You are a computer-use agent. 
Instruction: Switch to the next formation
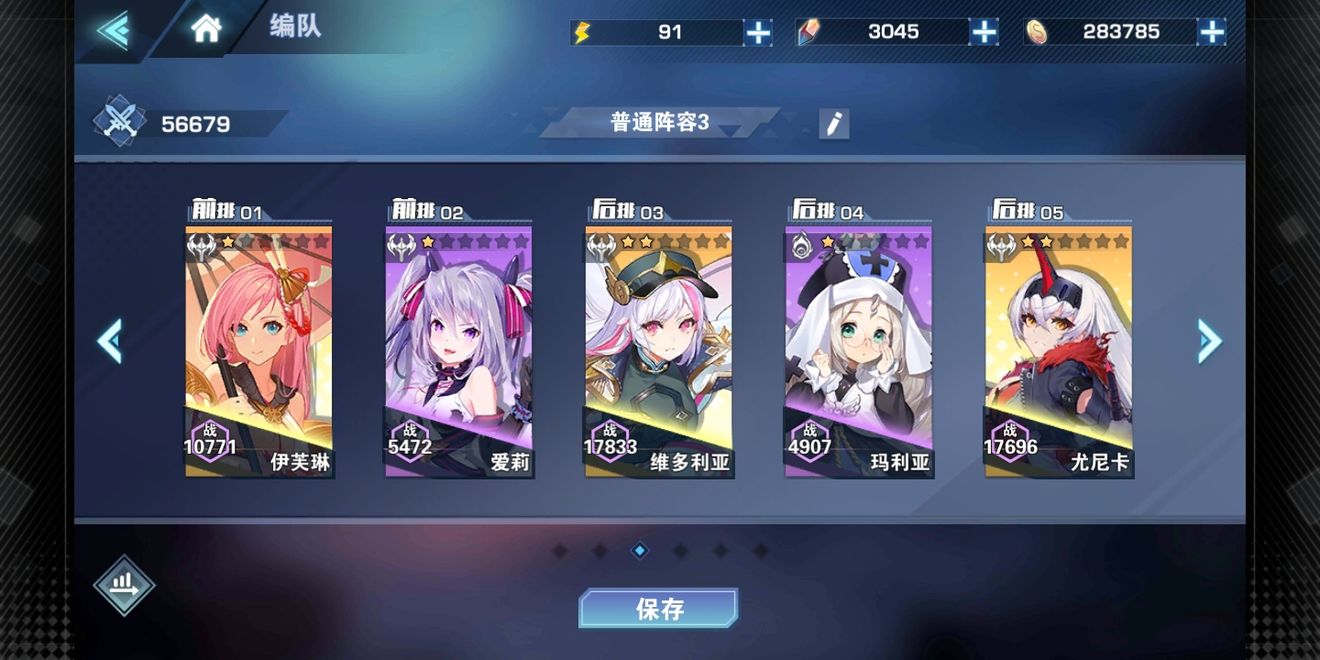click(1209, 342)
